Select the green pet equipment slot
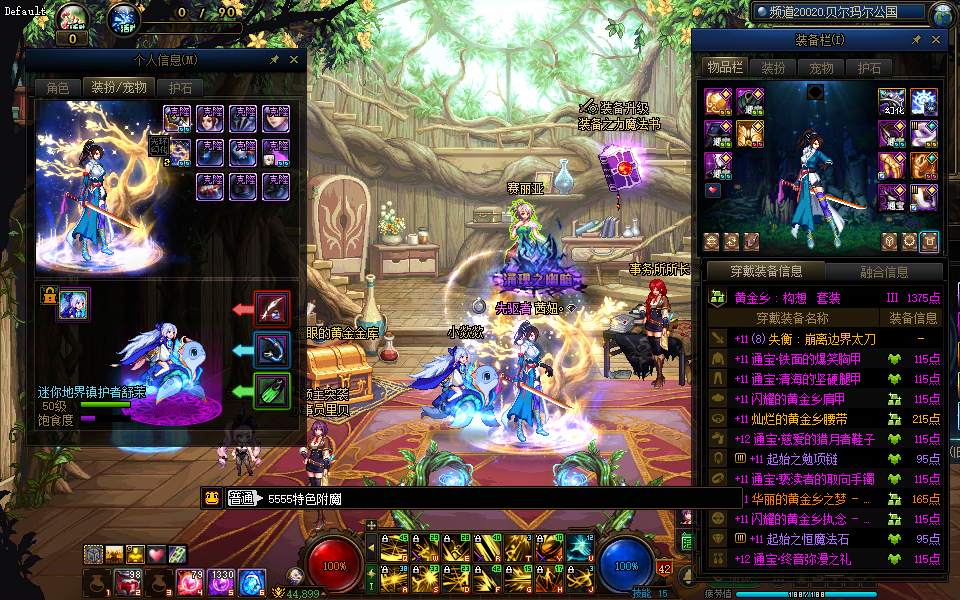The height and width of the screenshot is (600, 960). tap(272, 390)
